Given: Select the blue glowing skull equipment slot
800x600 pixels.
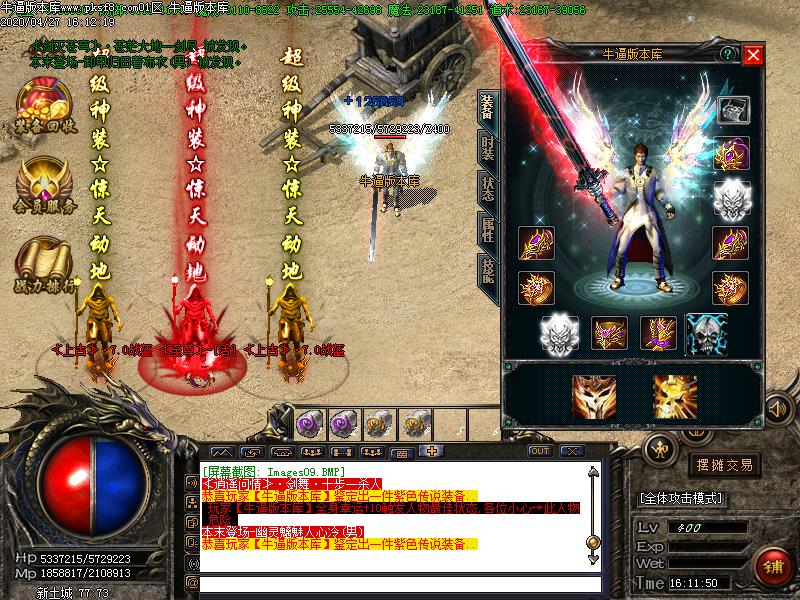Looking at the screenshot, I should 705,333.
